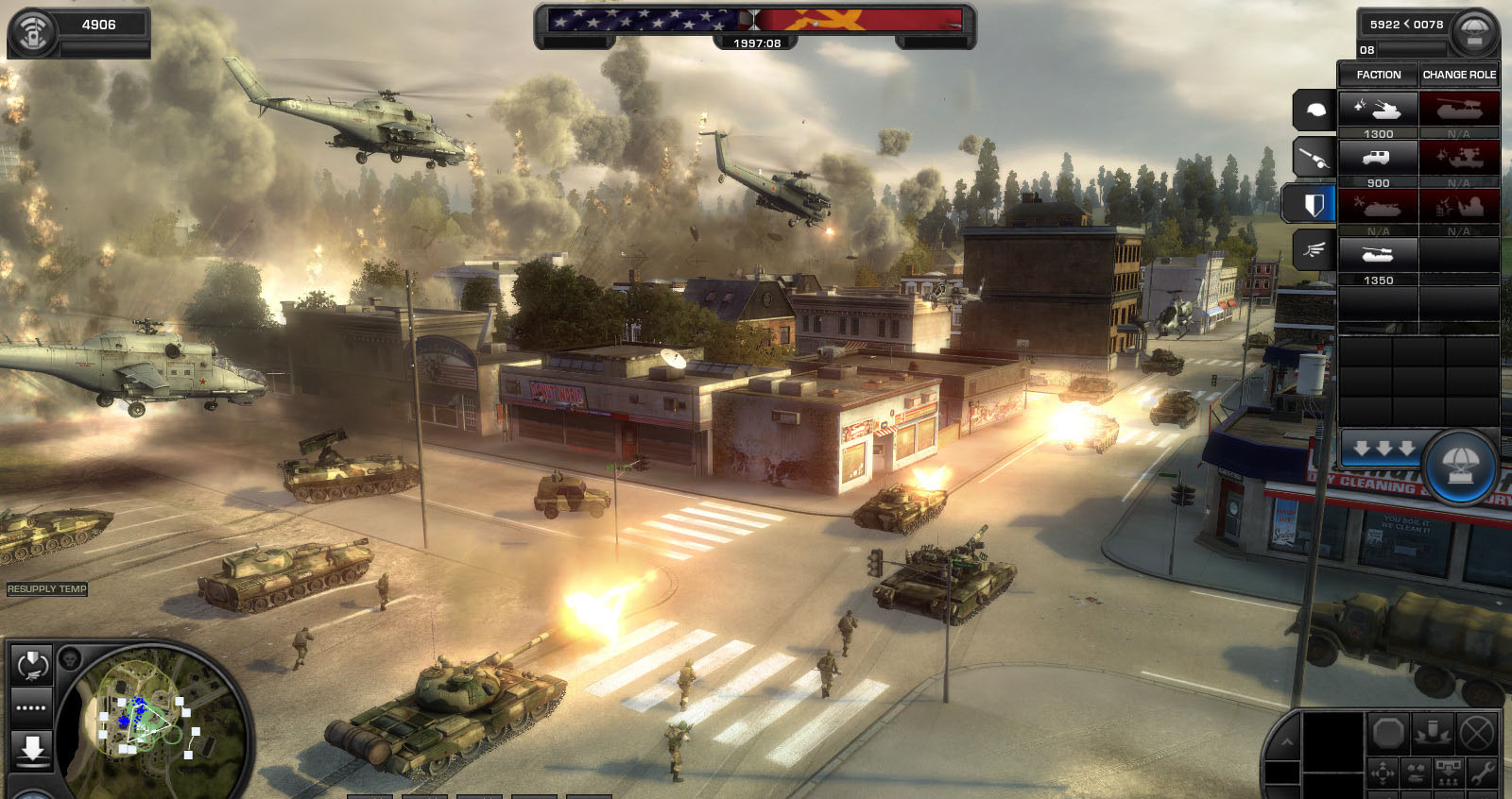Open the parachute reinforcements icon at top
The image size is (1512, 799).
(1474, 33)
